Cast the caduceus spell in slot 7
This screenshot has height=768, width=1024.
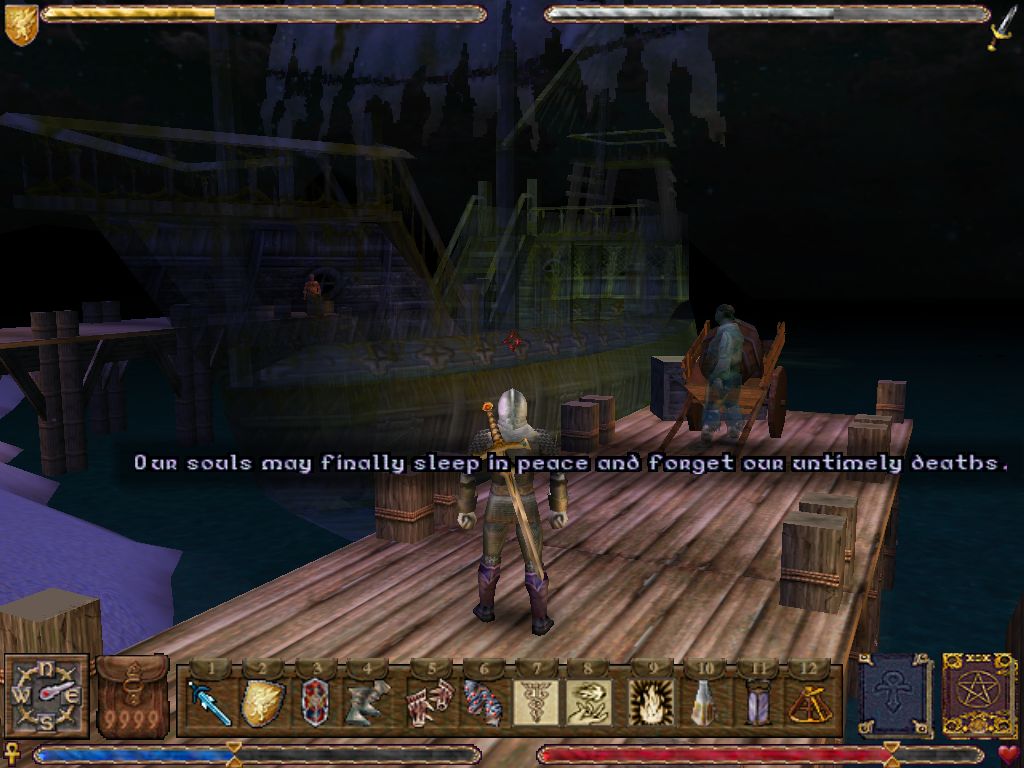(535, 701)
